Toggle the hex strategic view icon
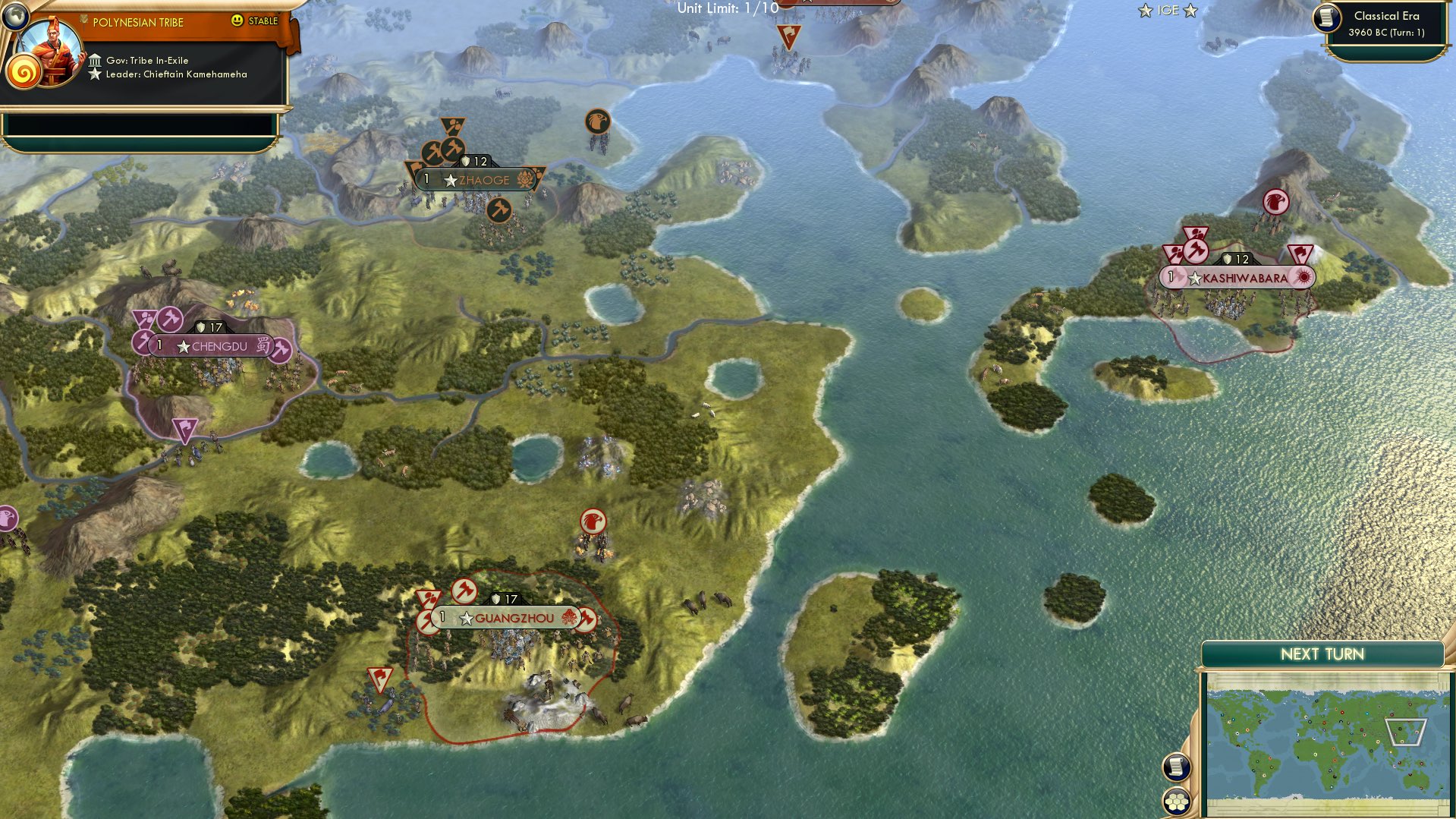Screen dimensions: 1456x819 pos(1177,802)
